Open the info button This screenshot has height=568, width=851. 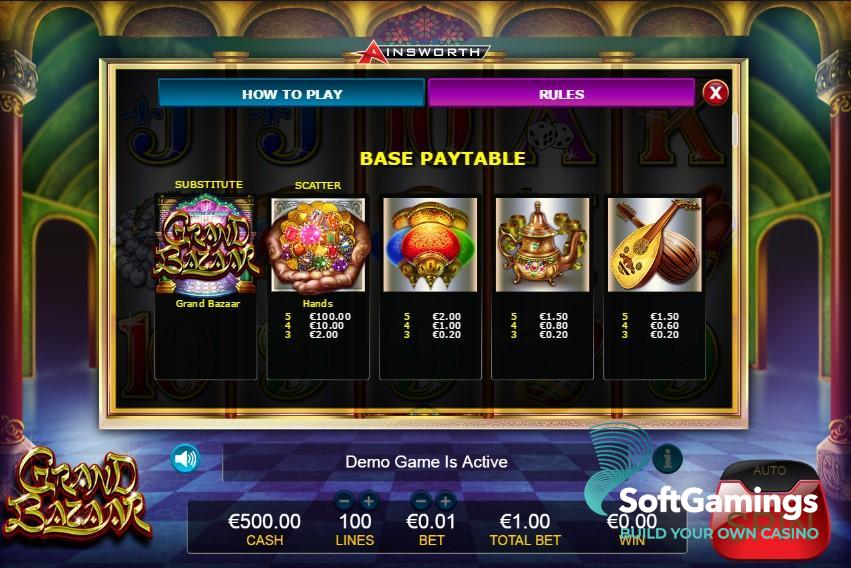click(x=667, y=459)
